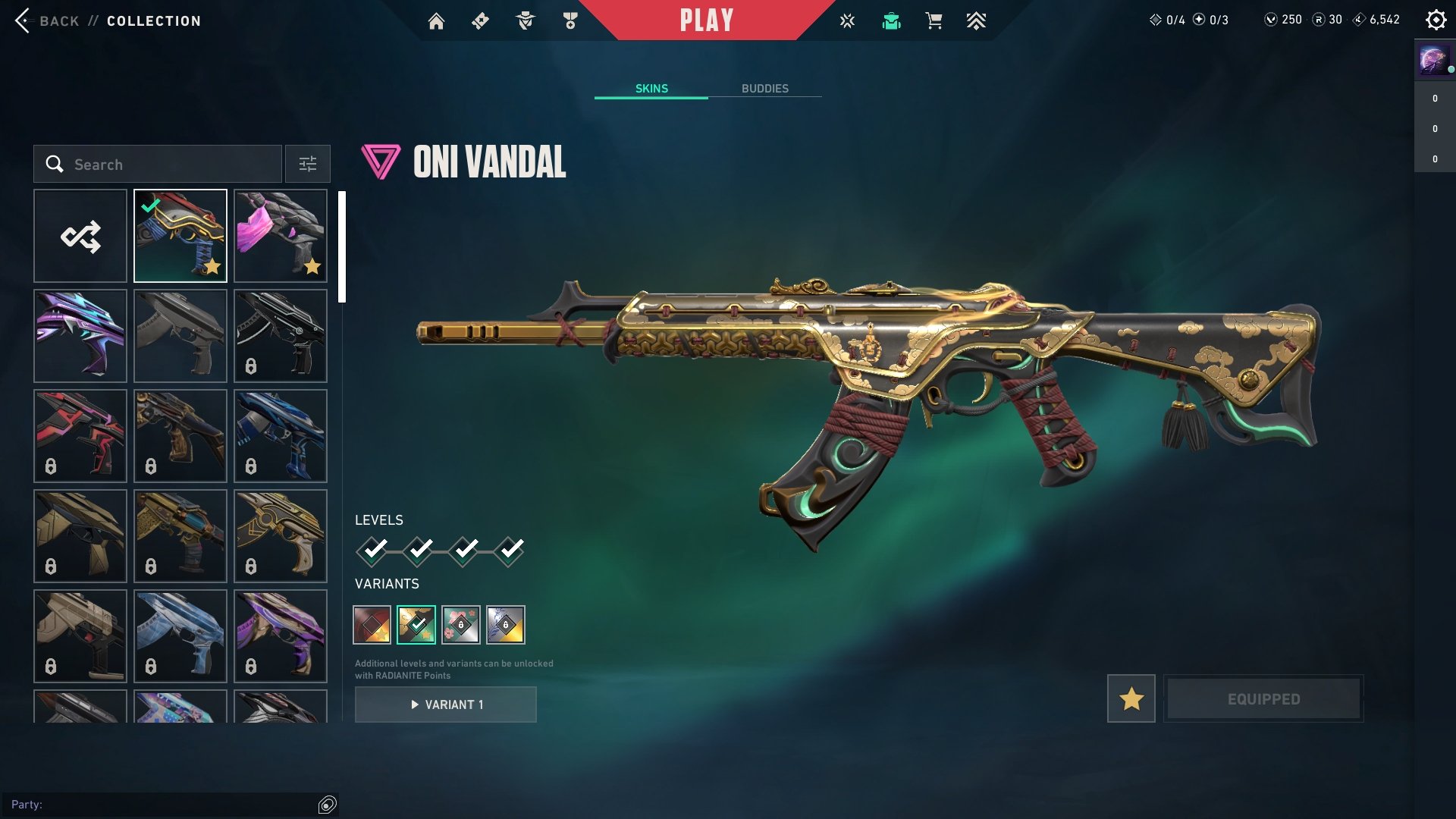Select the SKINS tab
This screenshot has width=1456, height=819.
click(x=651, y=88)
